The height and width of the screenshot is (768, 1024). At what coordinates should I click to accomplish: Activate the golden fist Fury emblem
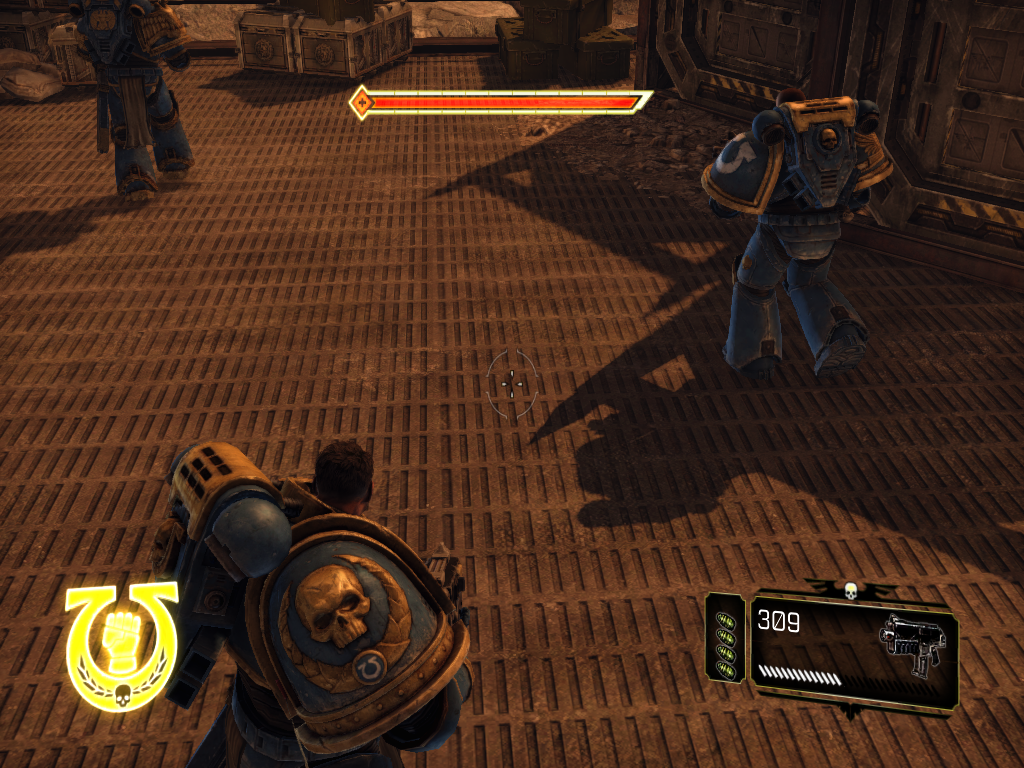click(x=121, y=645)
